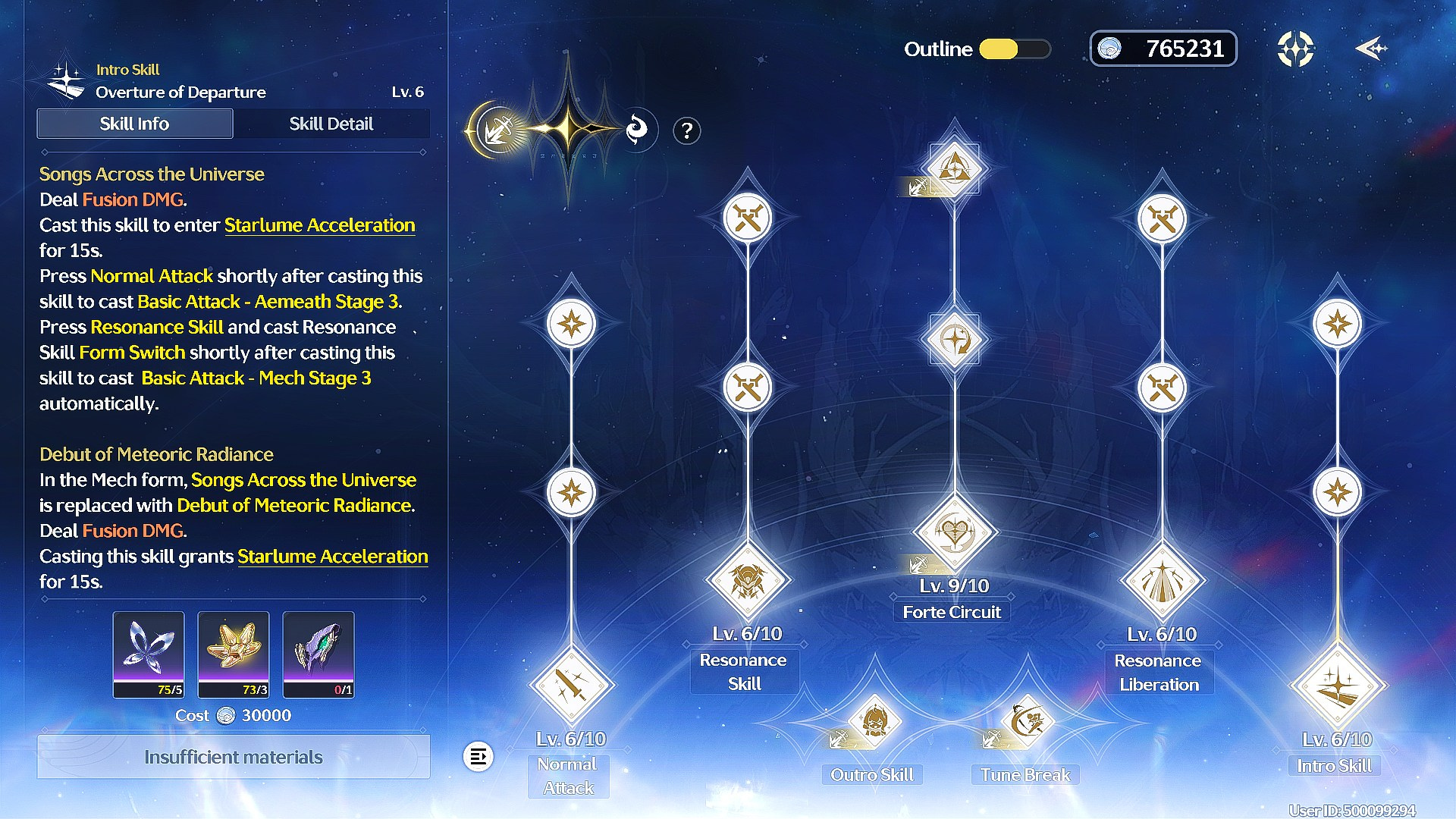The height and width of the screenshot is (819, 1456).
Task: Select the Resonance Liberation node
Action: 1162,581
